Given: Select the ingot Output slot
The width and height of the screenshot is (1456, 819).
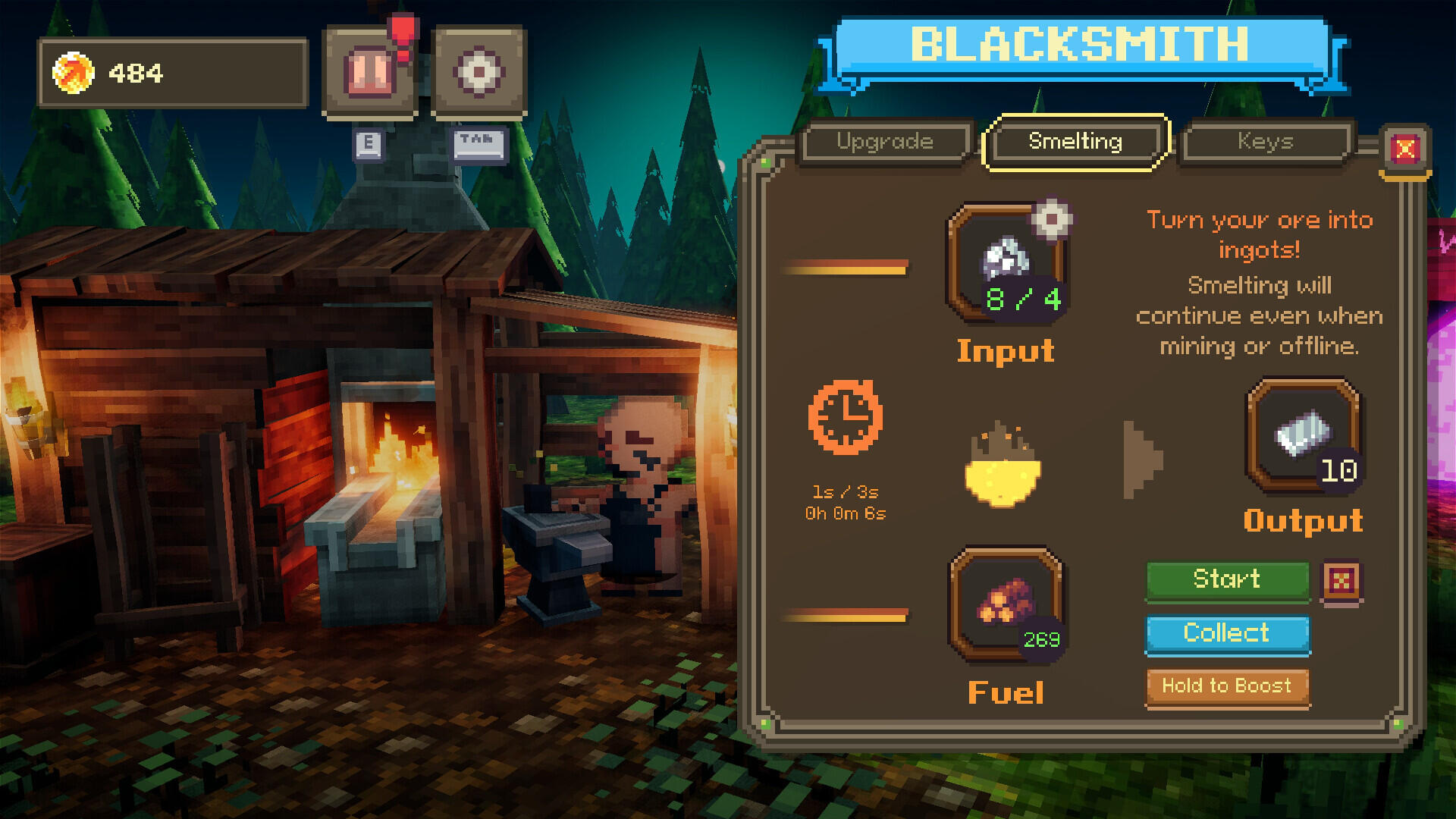Looking at the screenshot, I should (1303, 436).
